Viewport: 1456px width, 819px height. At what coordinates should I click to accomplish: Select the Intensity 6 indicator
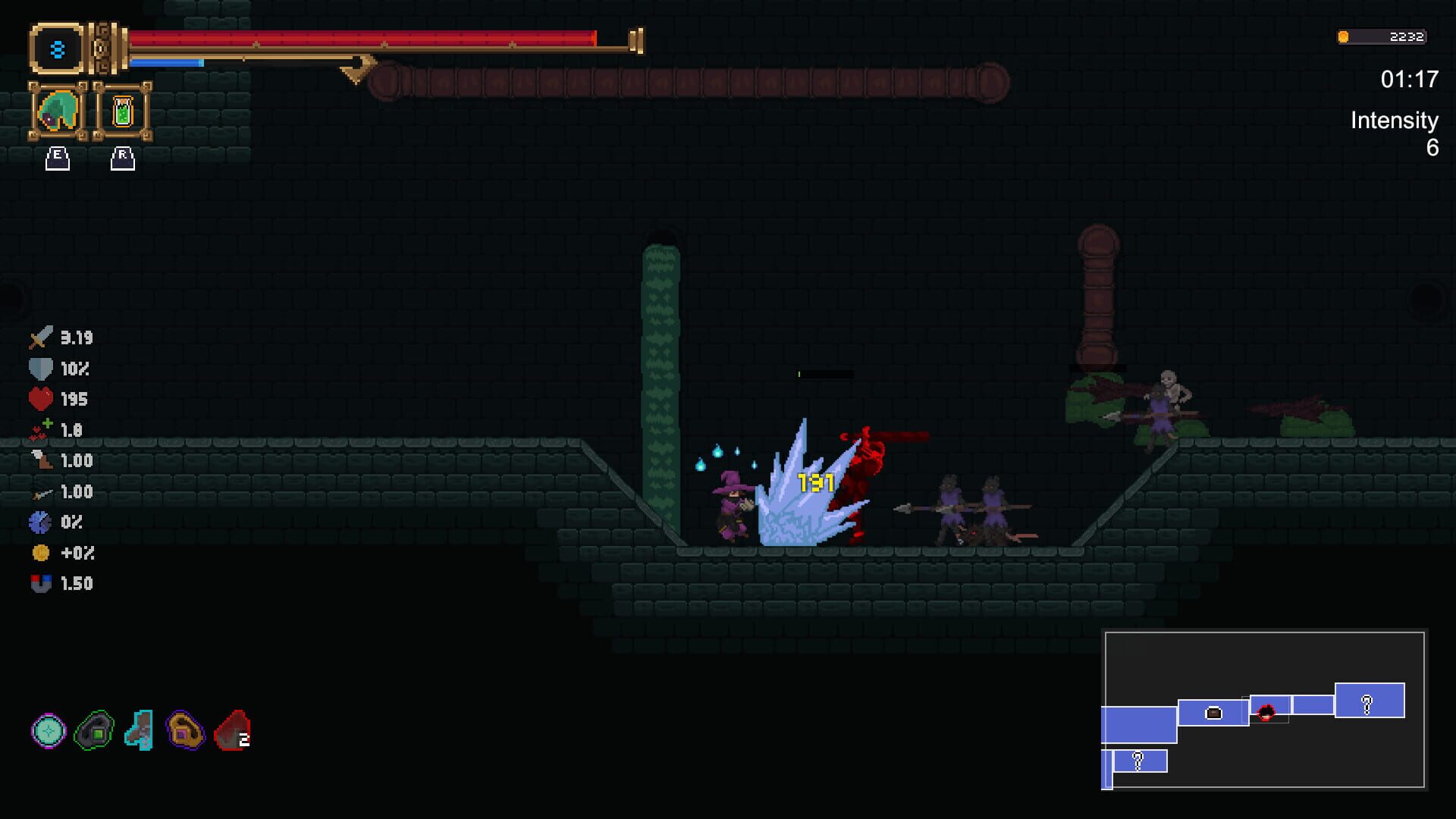point(1394,135)
